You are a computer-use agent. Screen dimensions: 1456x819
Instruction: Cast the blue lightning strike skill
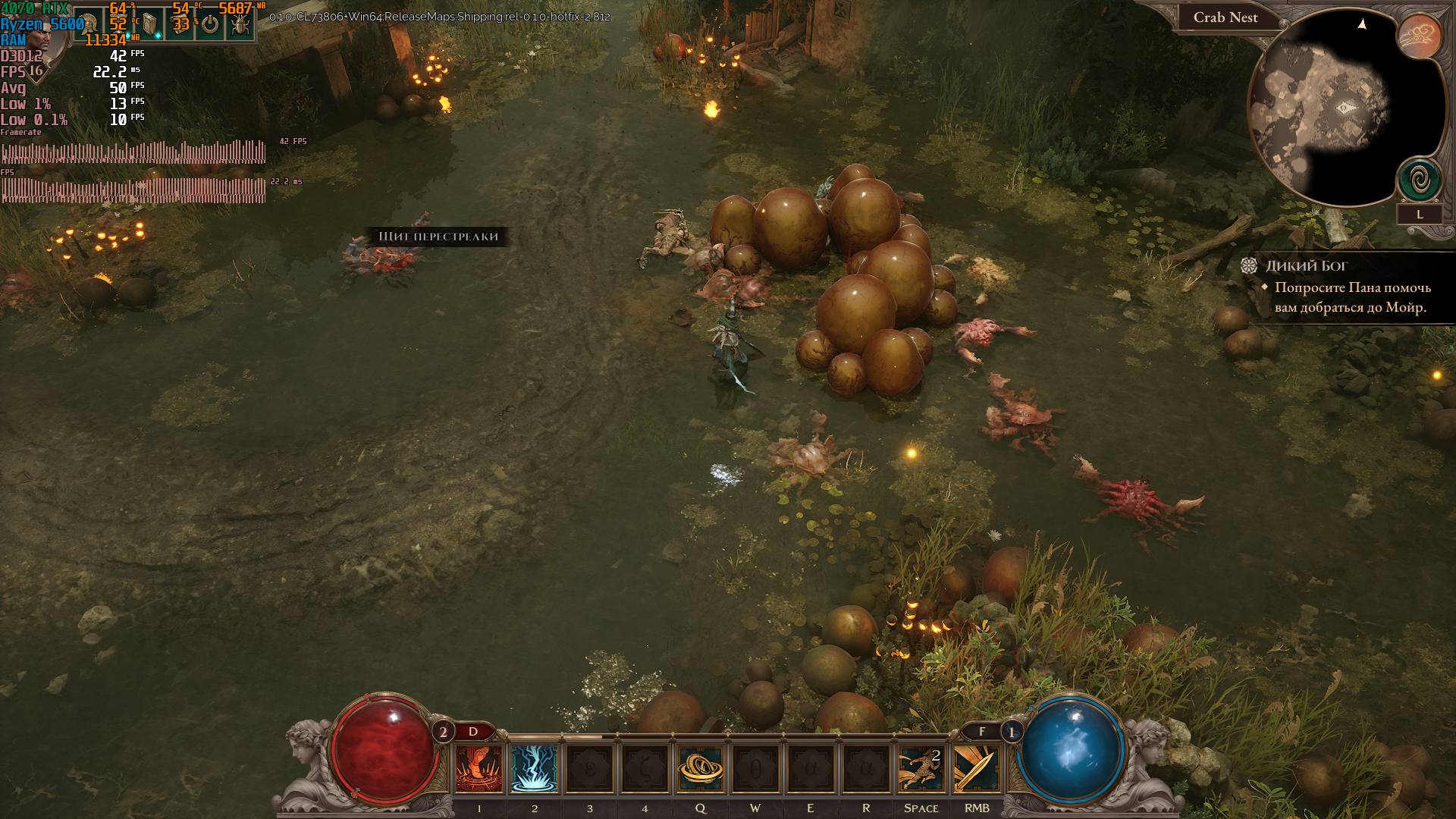coord(535,768)
